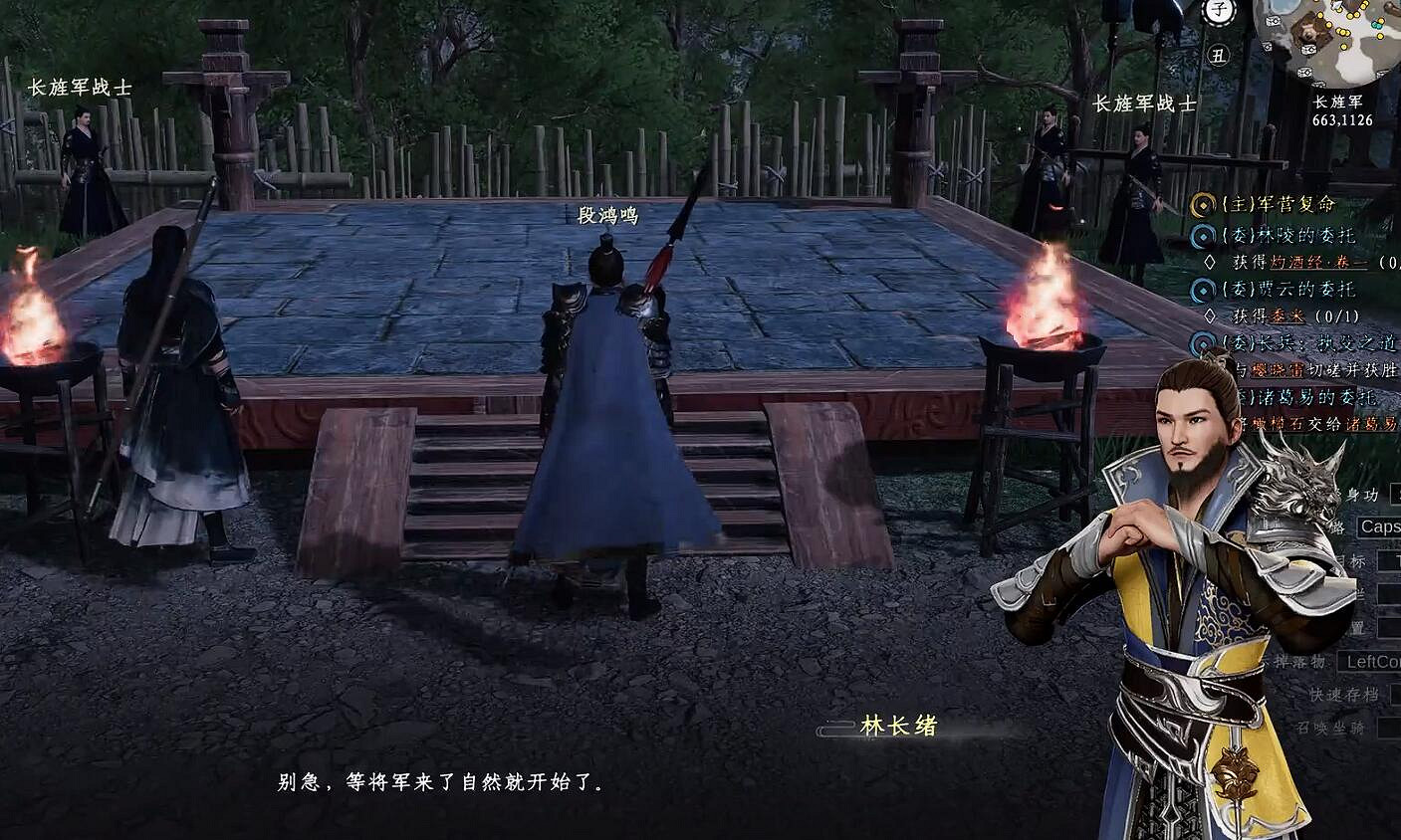Select the golden main quest icon beside 军营复命
Screen dimensions: 1401x840
pos(1202,203)
